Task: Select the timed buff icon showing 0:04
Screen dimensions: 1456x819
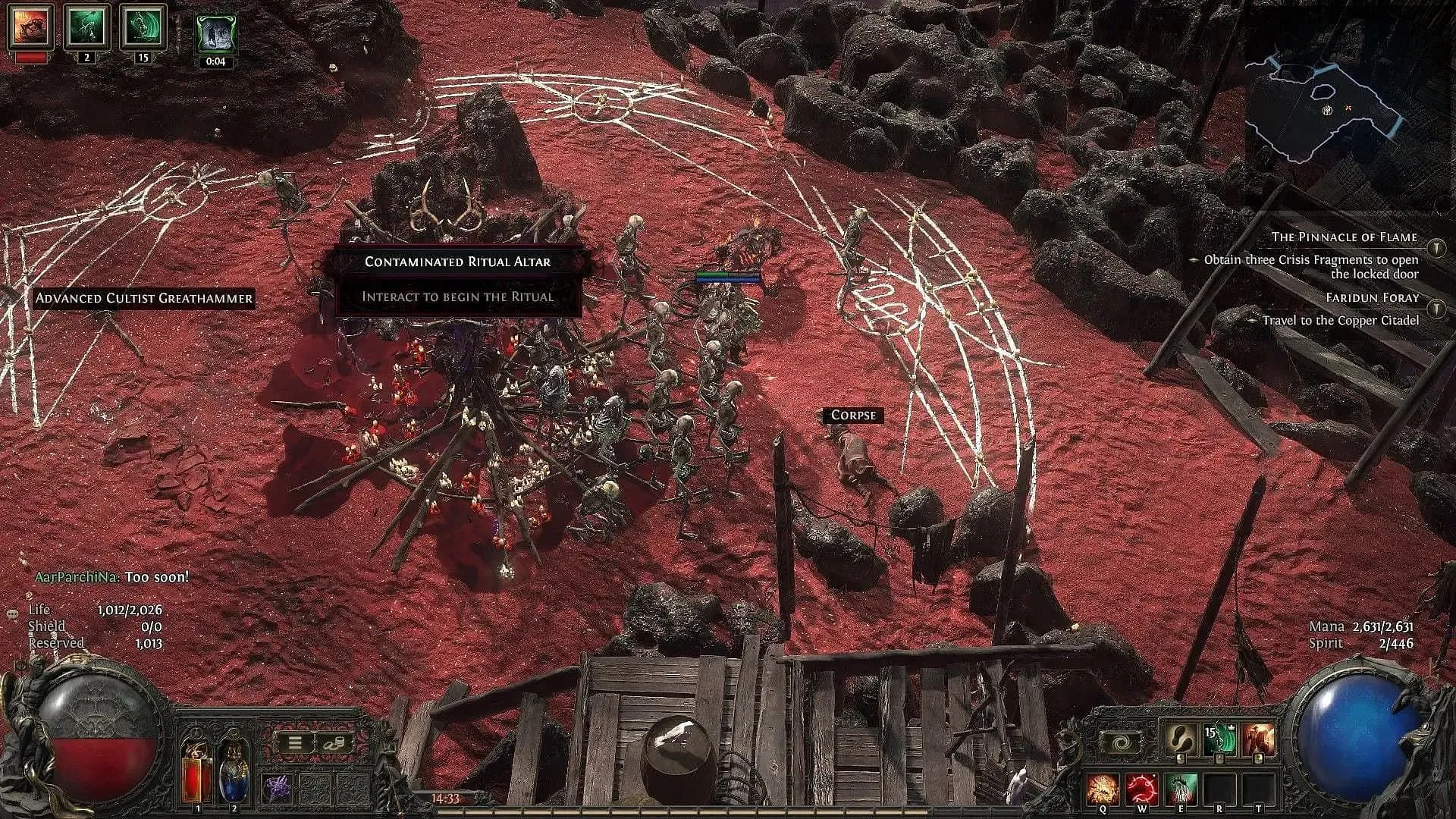Action: pyautogui.click(x=216, y=33)
